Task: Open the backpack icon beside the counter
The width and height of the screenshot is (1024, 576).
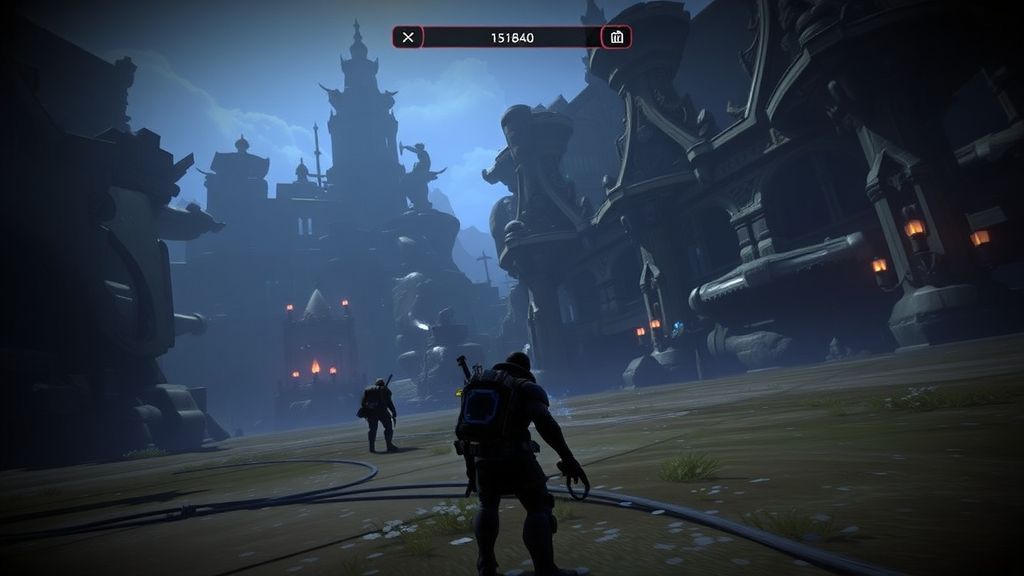Action: click(x=616, y=38)
